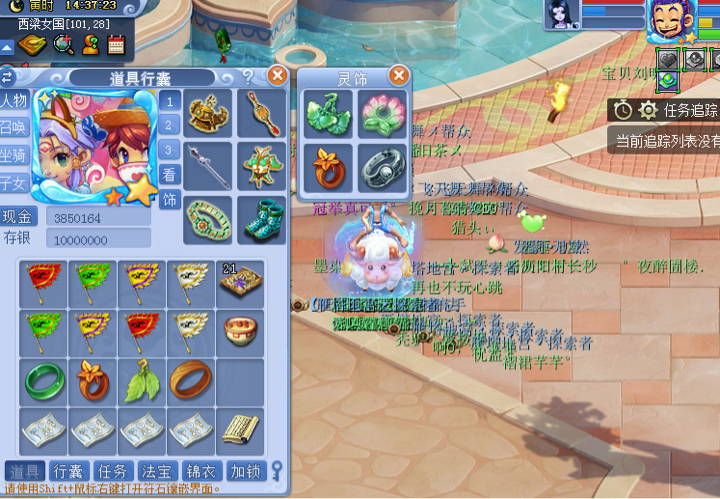Select the scroll item in the bag

click(240, 430)
